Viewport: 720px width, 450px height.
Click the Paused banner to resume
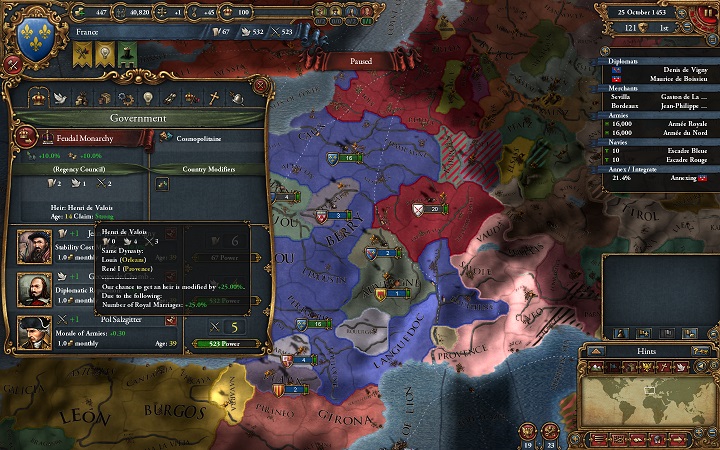click(359, 61)
